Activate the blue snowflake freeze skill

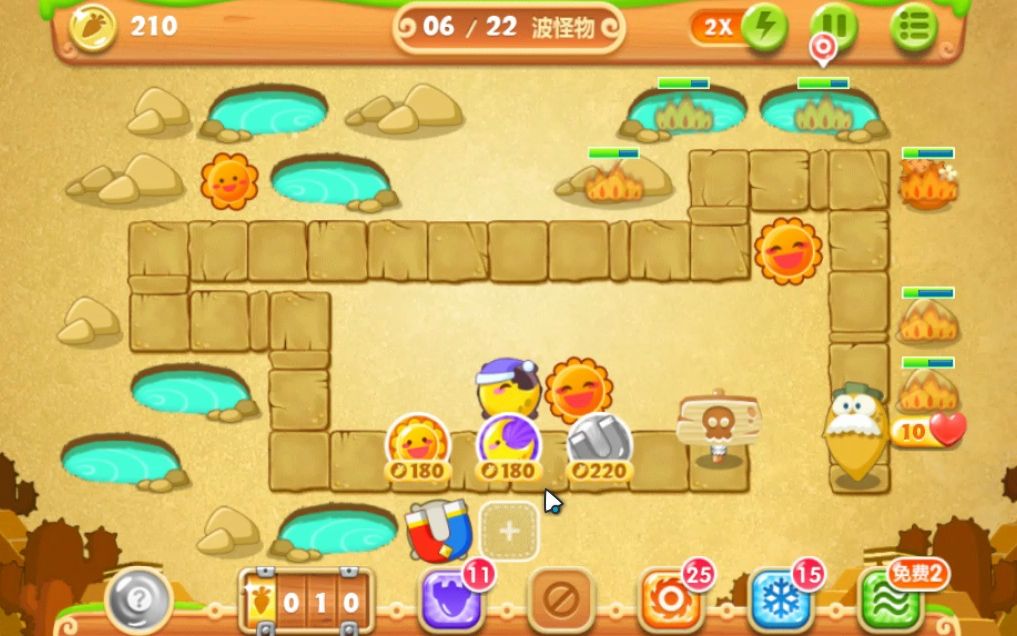[x=781, y=600]
